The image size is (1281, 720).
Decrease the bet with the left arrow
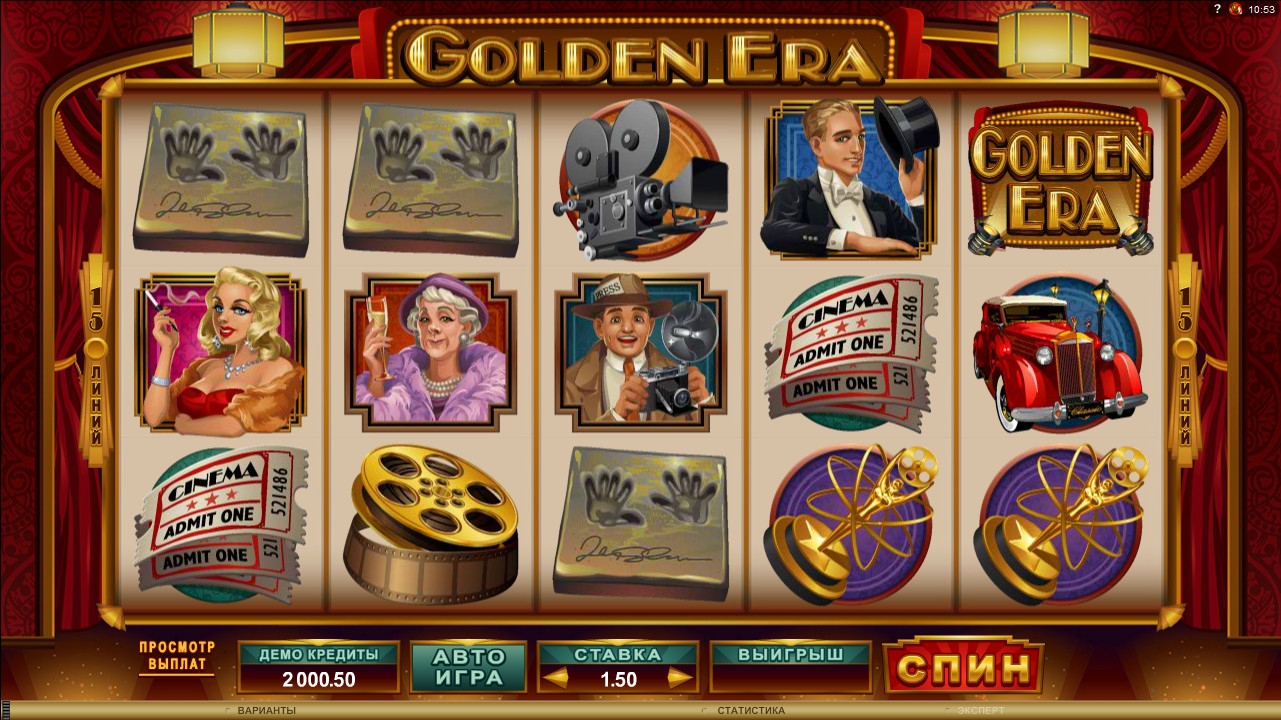click(555, 679)
